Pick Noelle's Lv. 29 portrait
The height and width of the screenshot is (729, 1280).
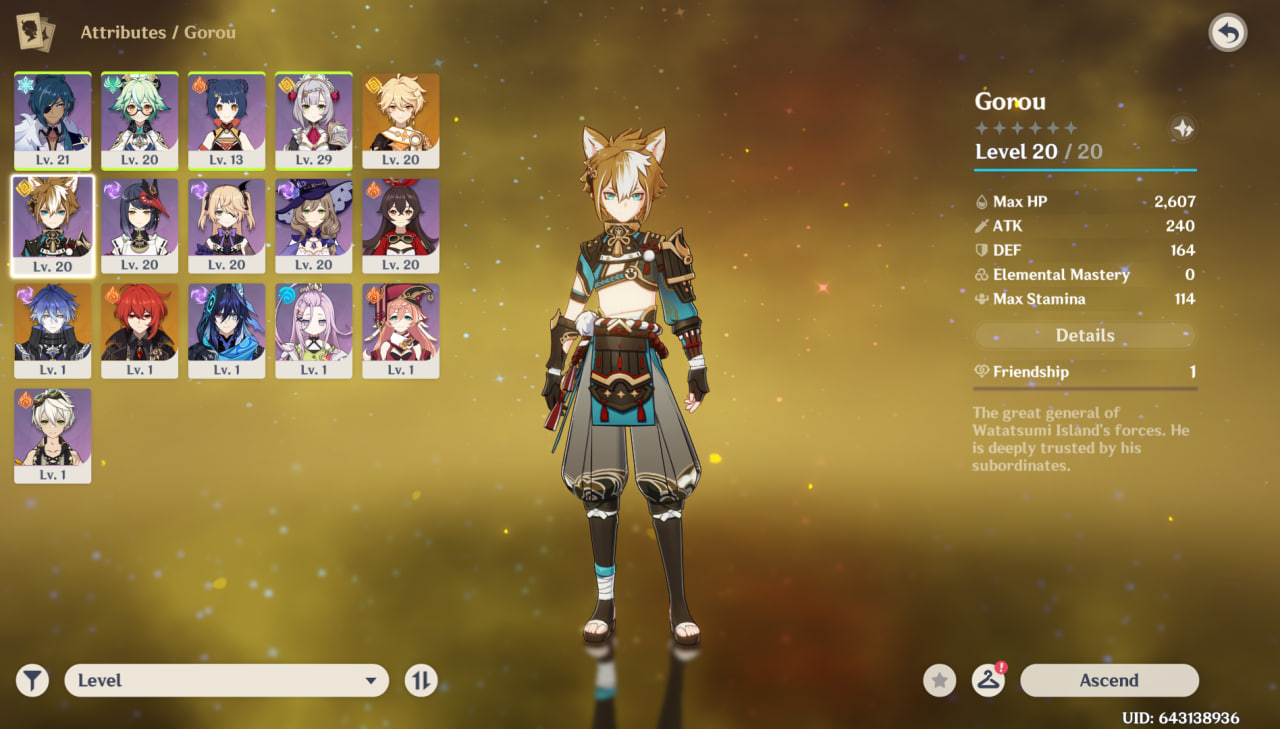pyautogui.click(x=313, y=120)
